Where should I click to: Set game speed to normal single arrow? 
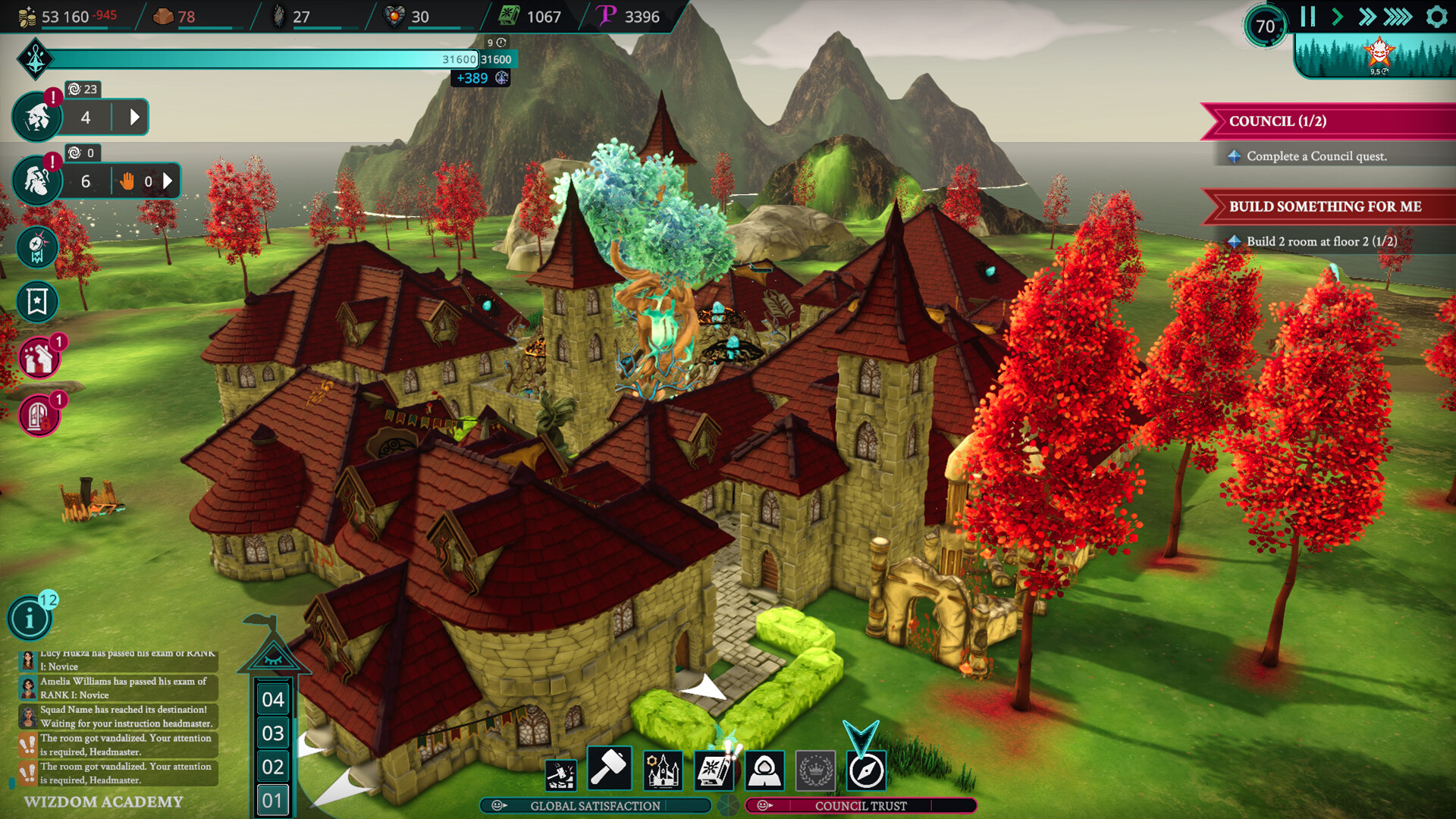1337,17
